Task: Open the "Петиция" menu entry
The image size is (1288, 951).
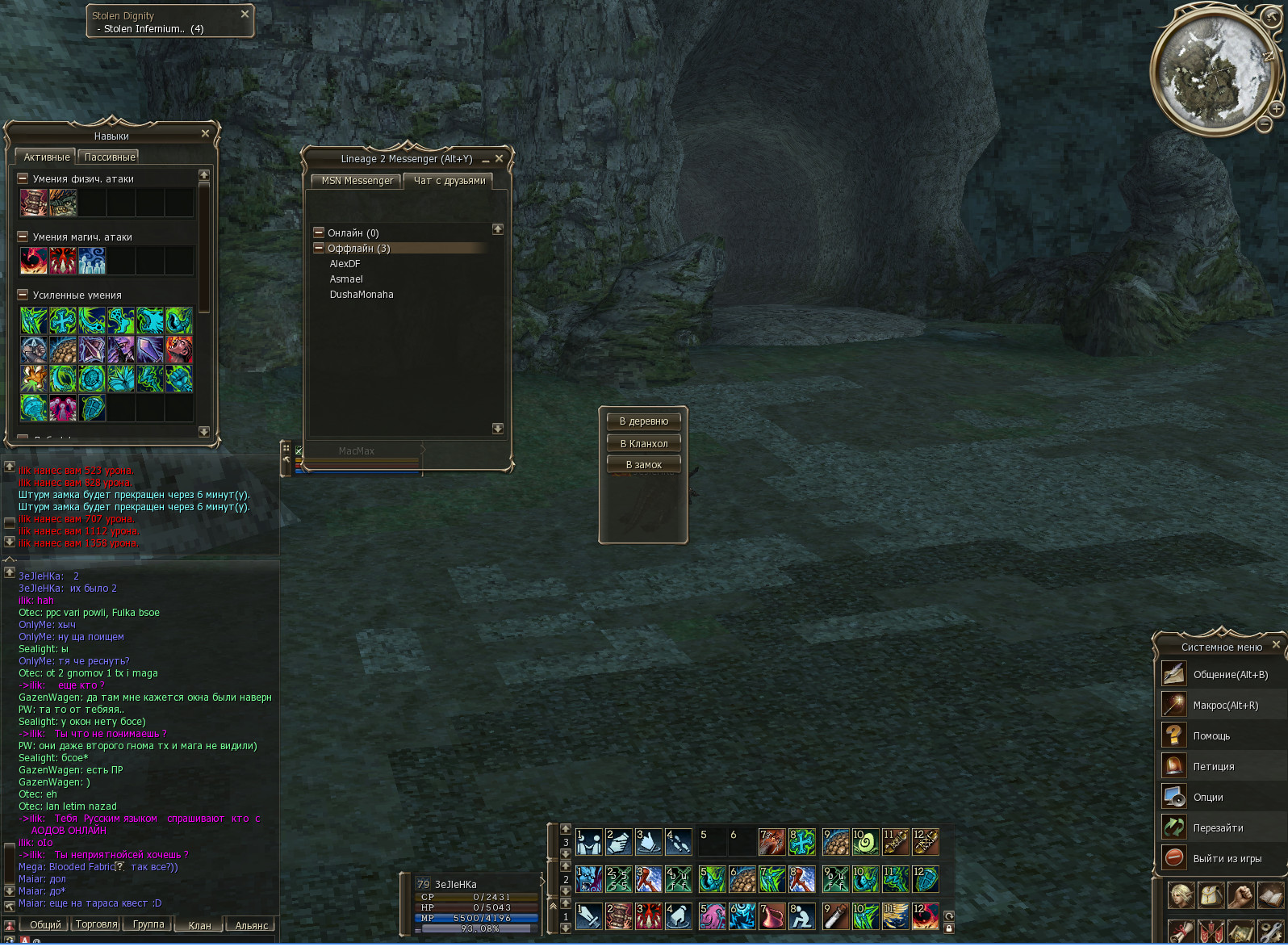Action: tap(1213, 766)
